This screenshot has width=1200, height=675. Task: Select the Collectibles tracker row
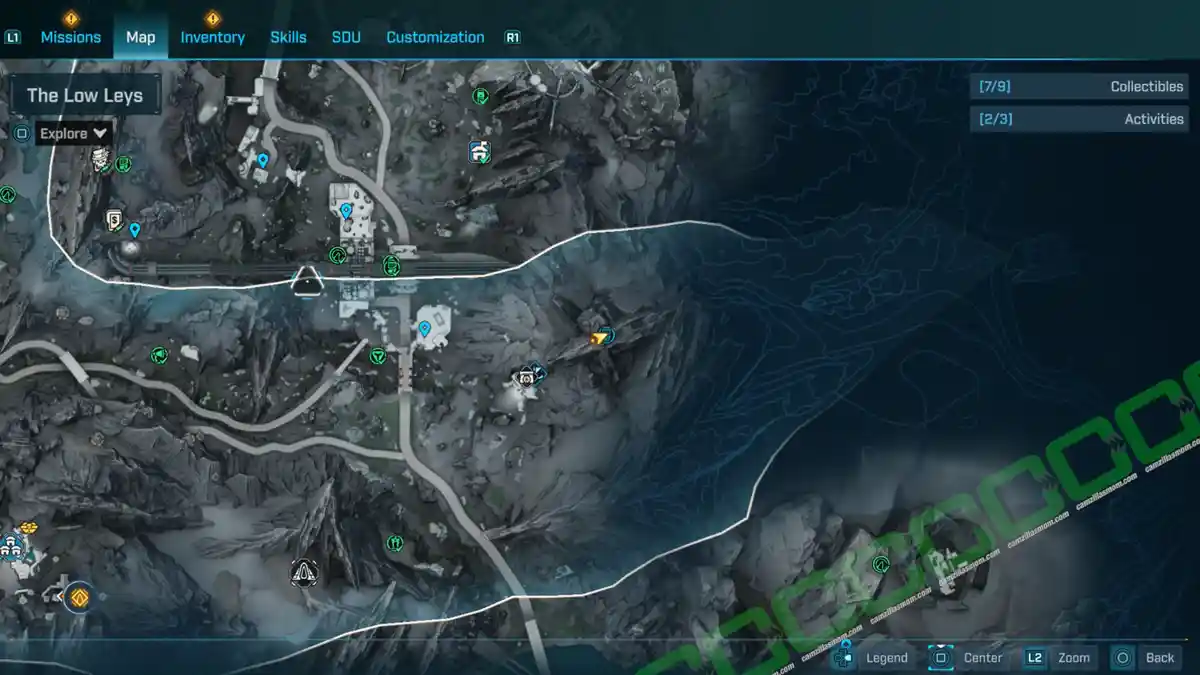tap(1079, 87)
